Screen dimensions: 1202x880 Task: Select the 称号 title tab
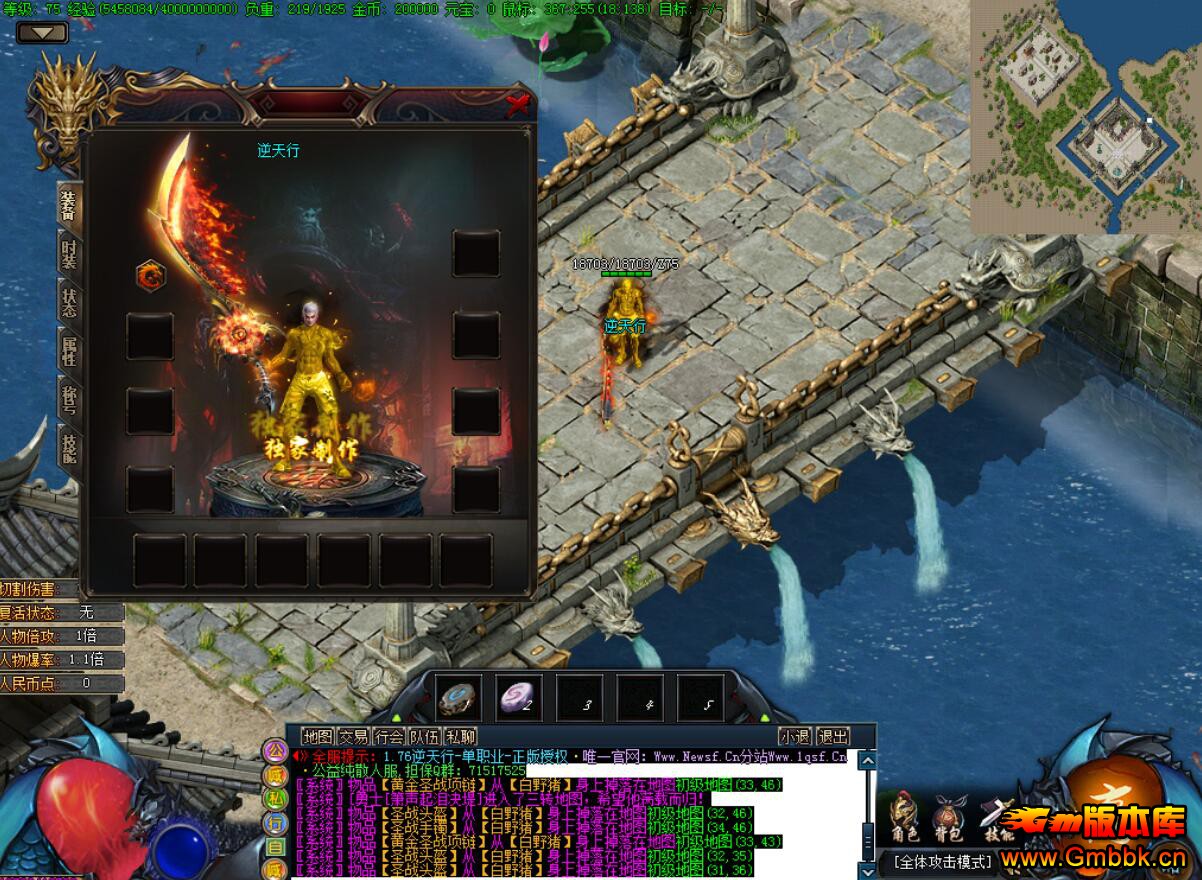coord(69,400)
